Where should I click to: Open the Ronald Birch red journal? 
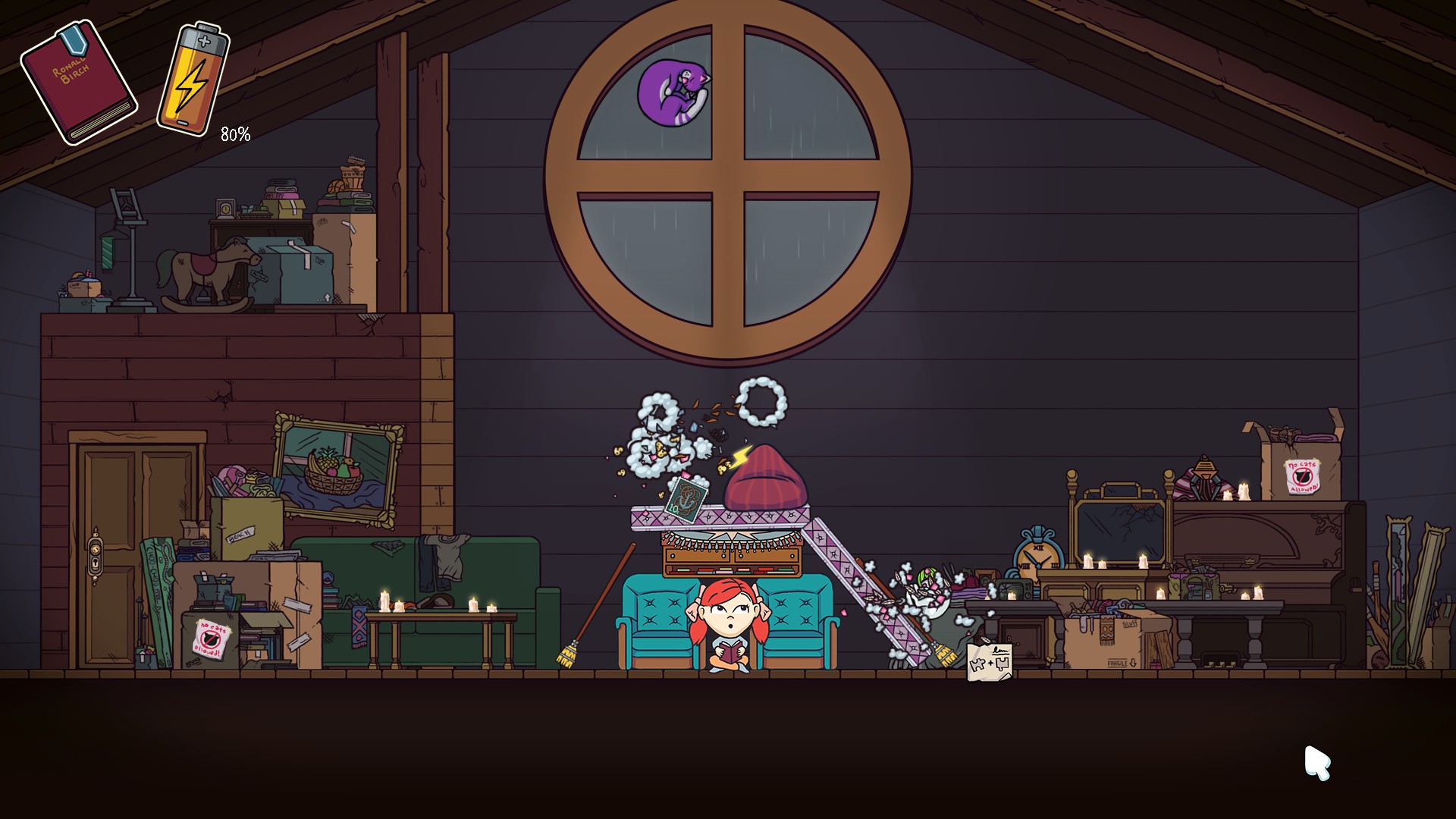coord(78,82)
